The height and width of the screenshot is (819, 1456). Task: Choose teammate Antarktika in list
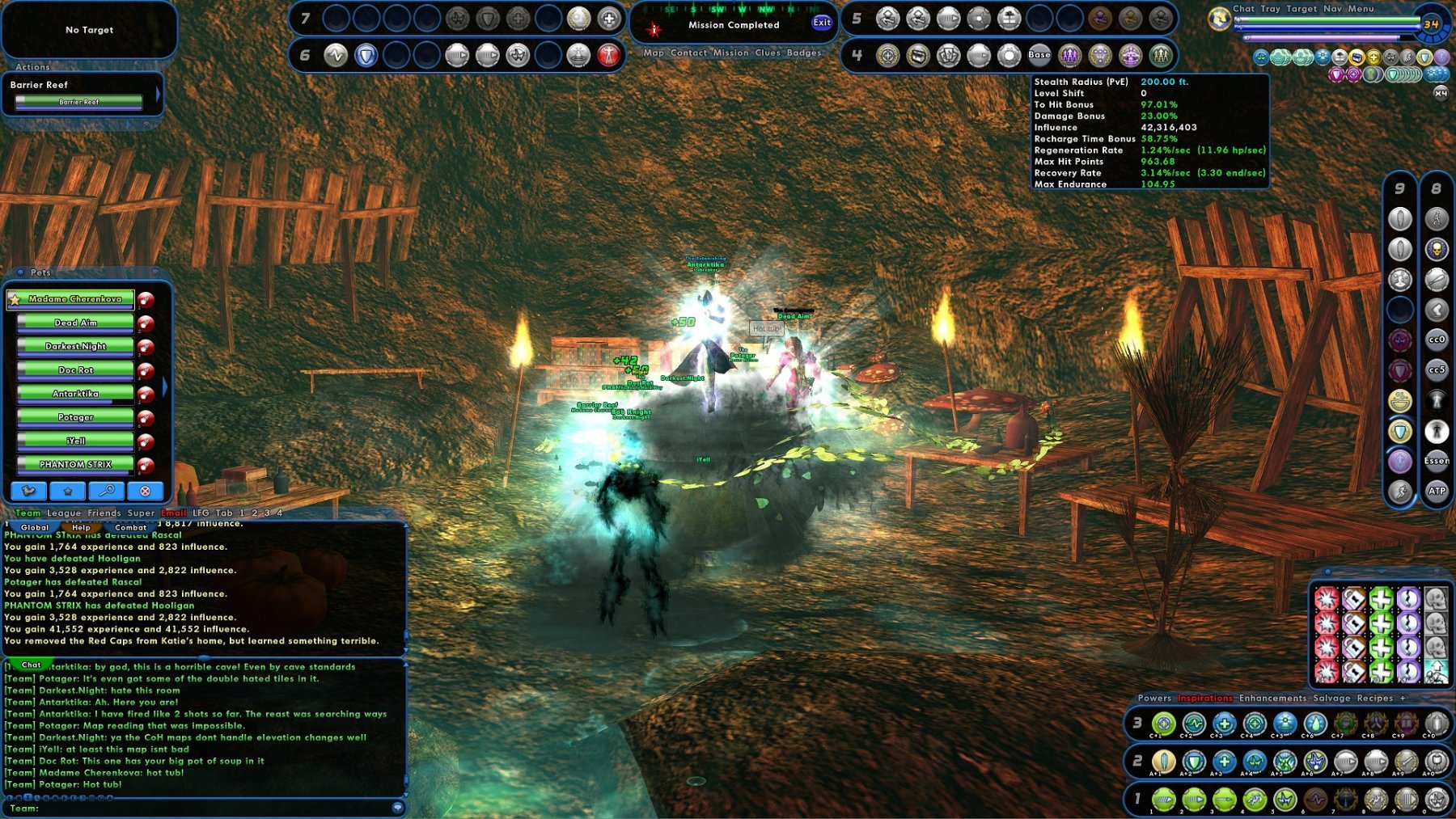point(75,394)
